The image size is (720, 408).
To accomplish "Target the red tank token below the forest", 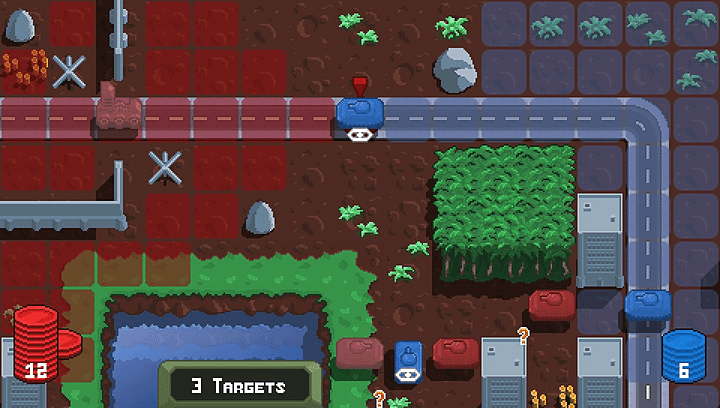I will point(552,304).
